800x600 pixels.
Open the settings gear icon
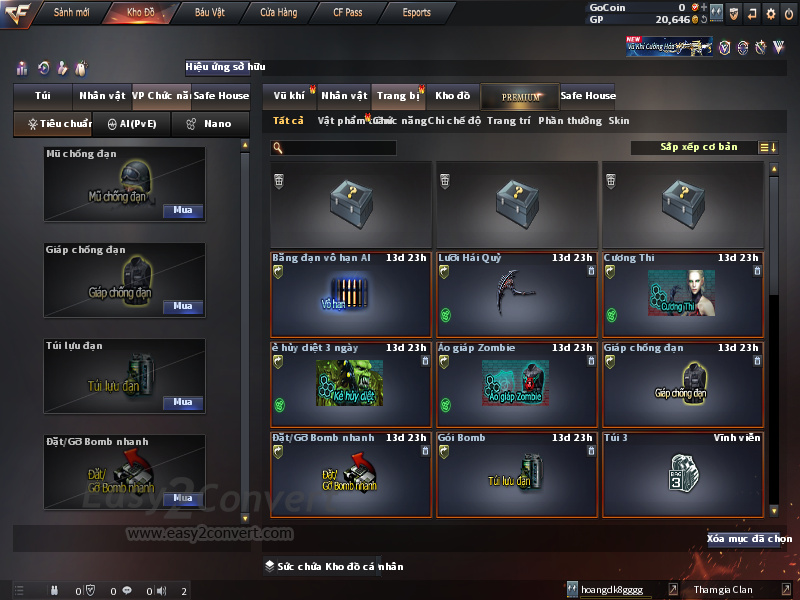[x=770, y=13]
